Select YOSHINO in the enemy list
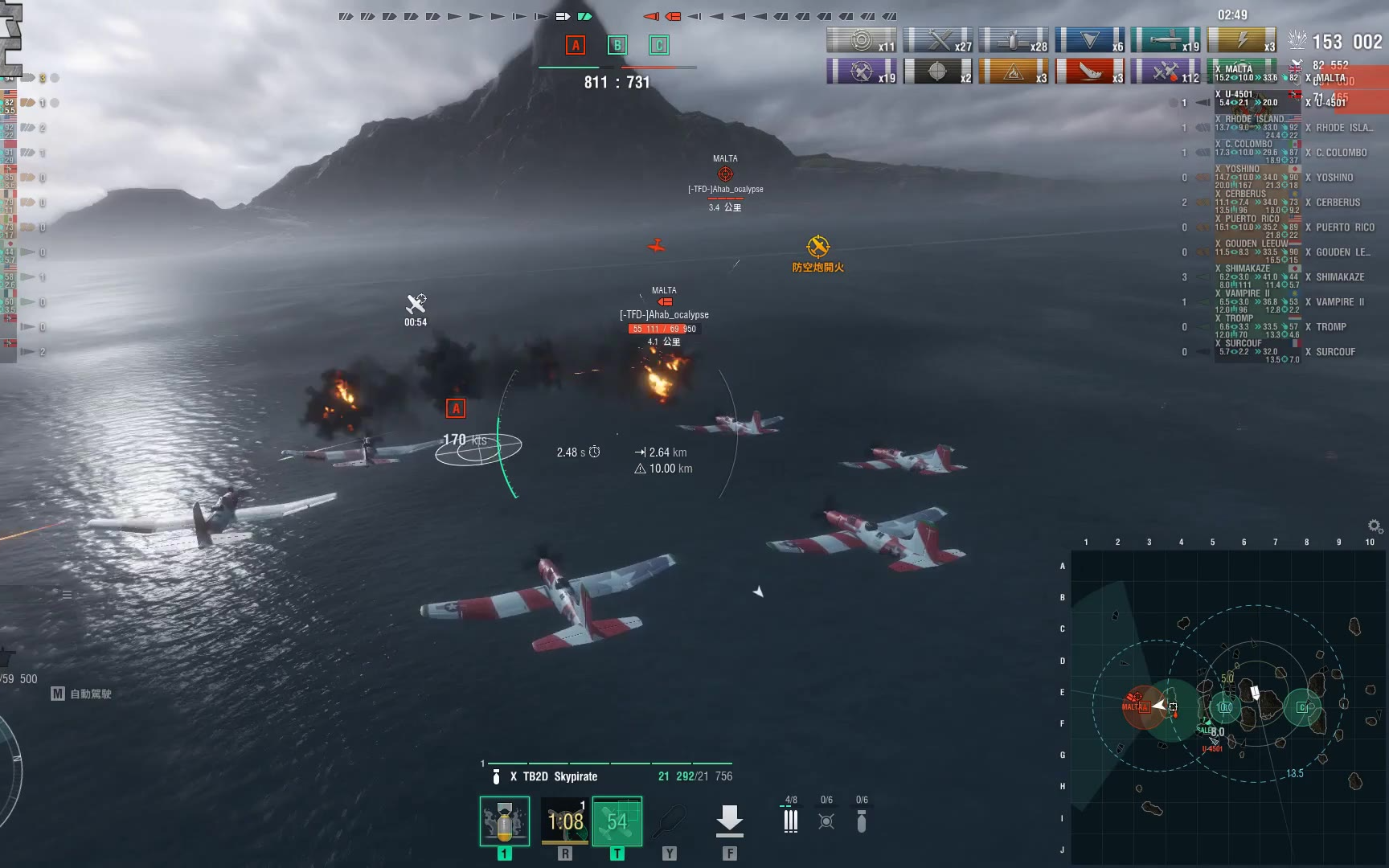 tap(1334, 178)
